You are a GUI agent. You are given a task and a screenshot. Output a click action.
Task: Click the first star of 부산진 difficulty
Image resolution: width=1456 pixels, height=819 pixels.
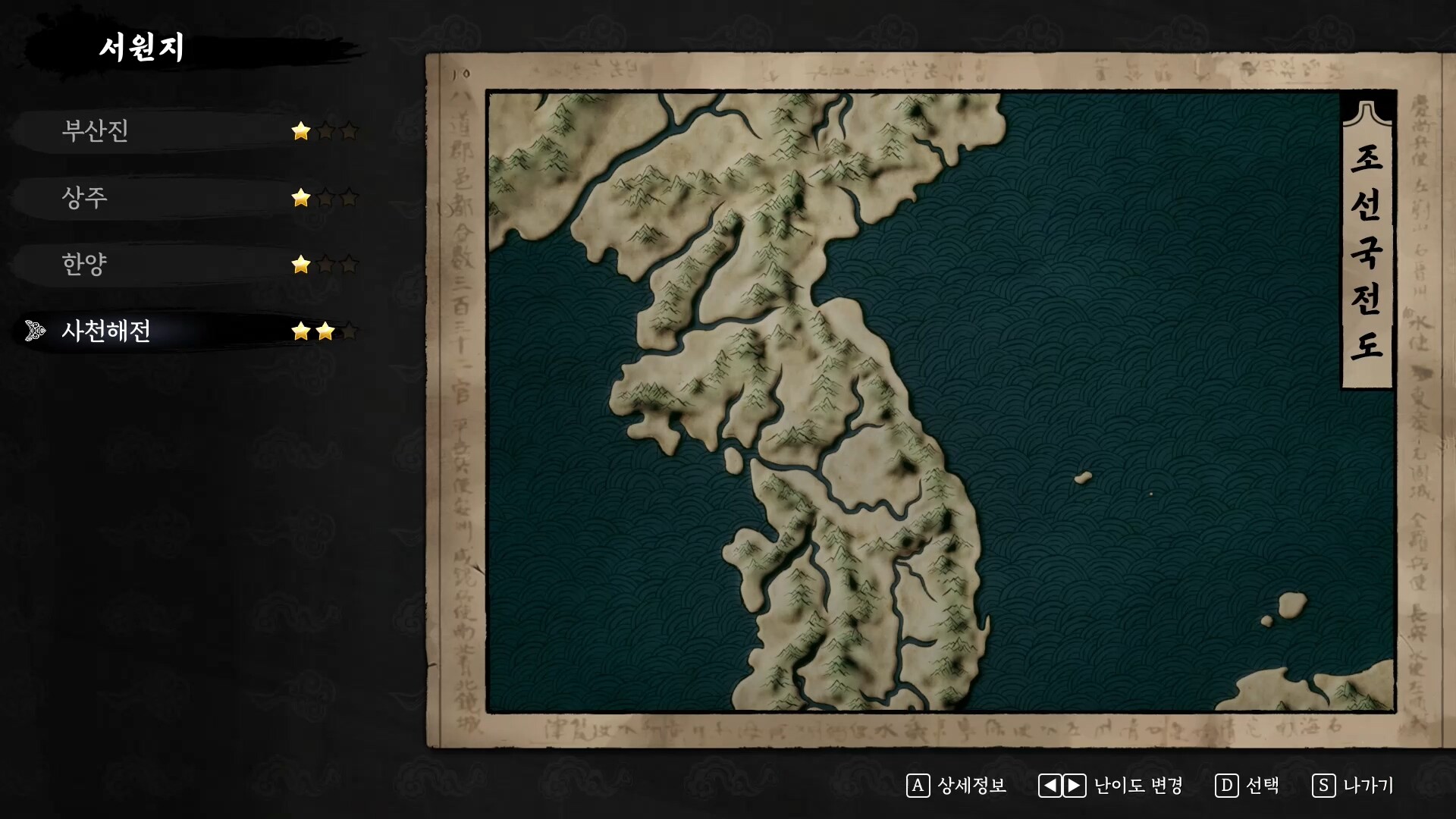click(x=301, y=131)
